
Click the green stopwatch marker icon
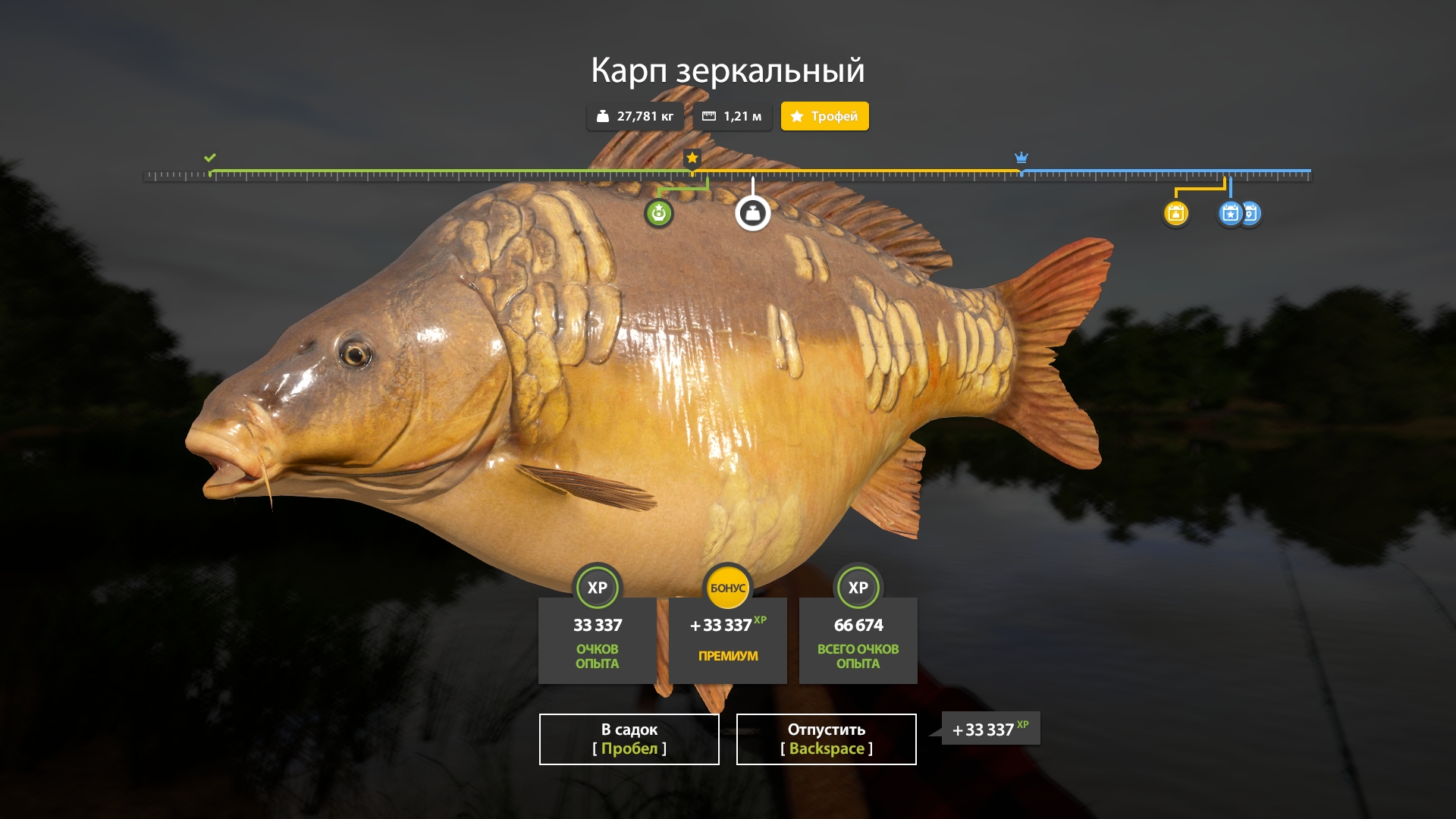658,214
